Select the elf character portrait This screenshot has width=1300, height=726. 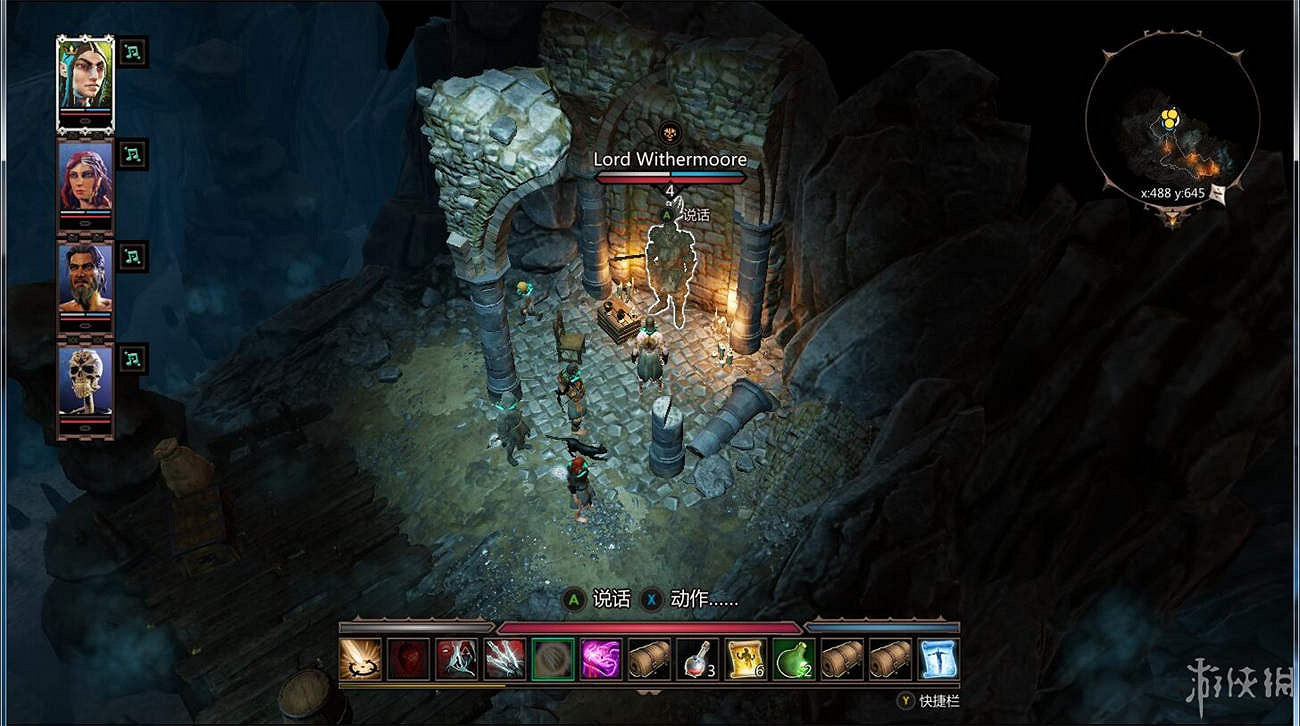(x=85, y=76)
